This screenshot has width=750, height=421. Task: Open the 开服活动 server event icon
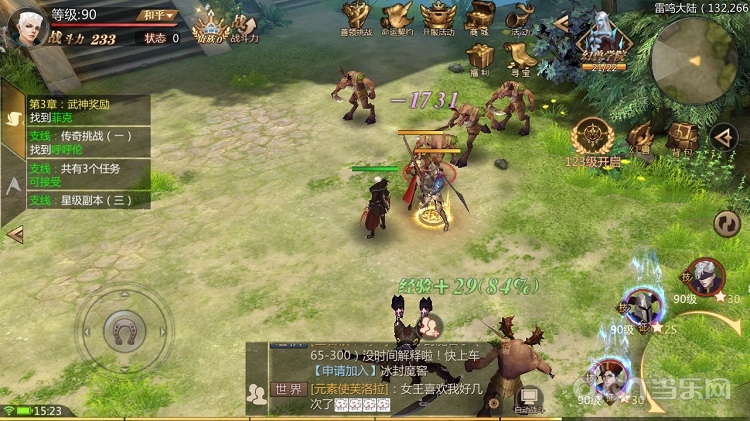[438, 17]
